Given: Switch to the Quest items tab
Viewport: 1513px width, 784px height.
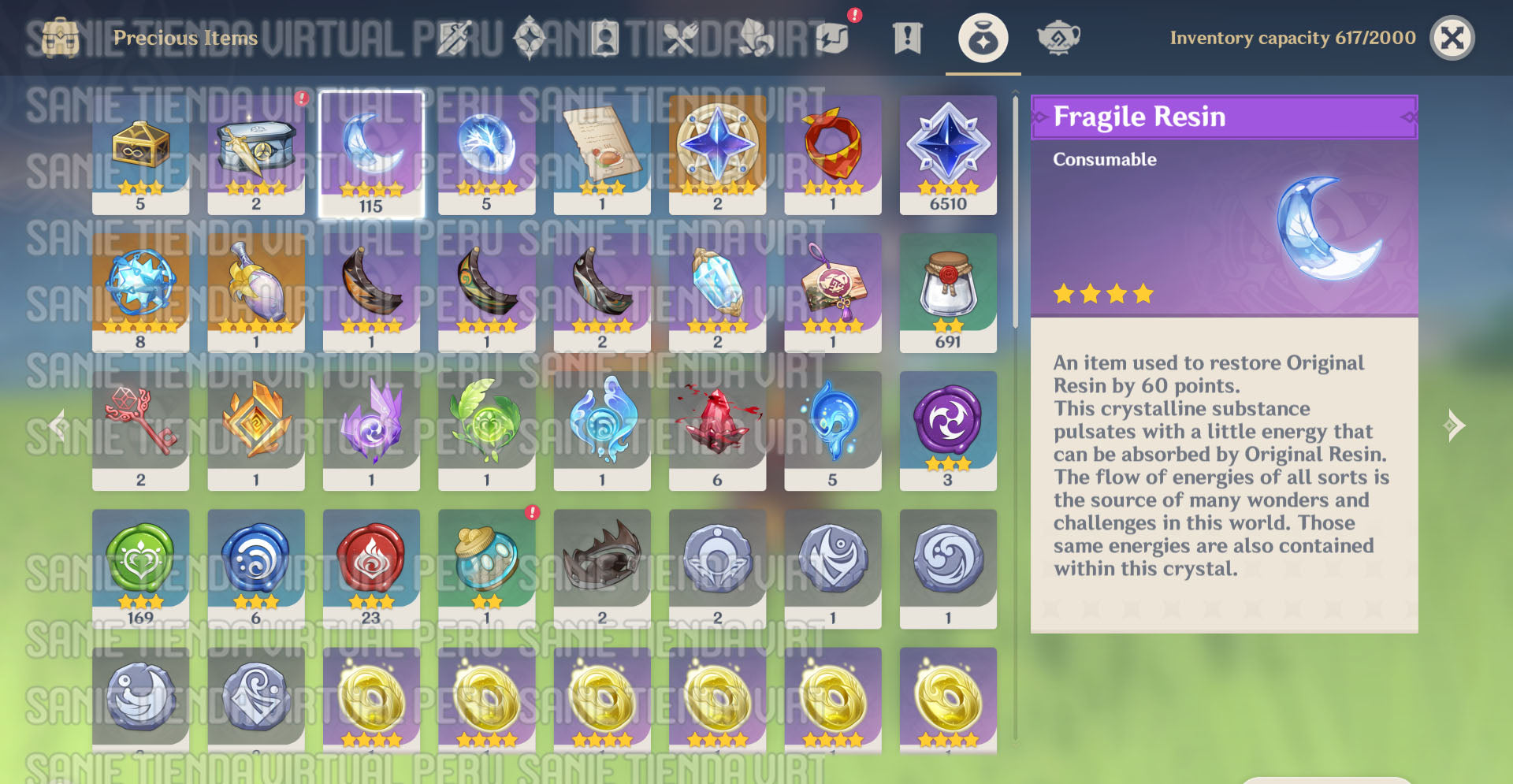Looking at the screenshot, I should point(907,38).
